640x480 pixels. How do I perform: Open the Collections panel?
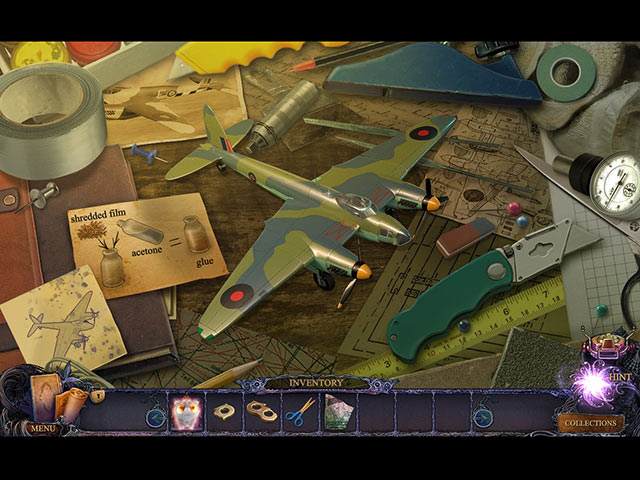point(590,423)
